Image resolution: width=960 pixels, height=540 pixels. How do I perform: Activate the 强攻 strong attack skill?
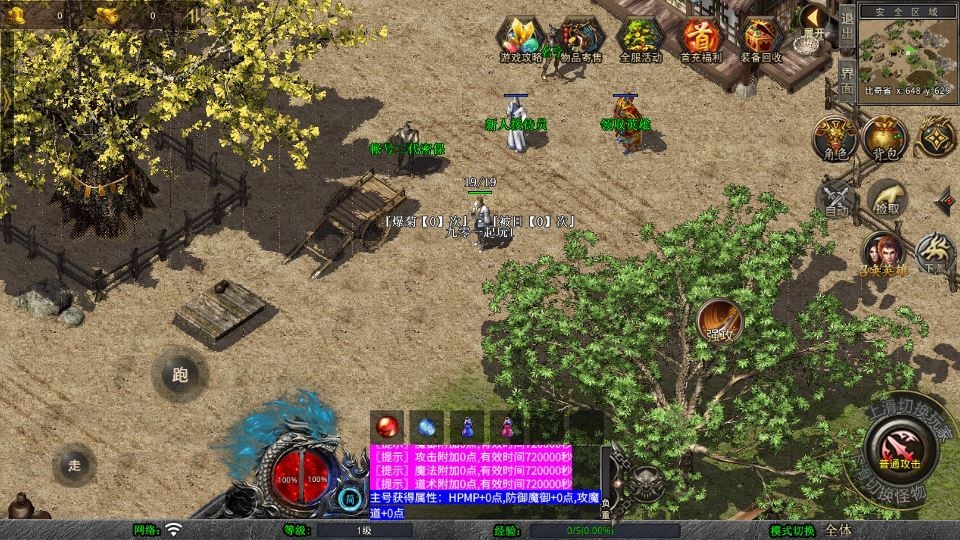717,319
